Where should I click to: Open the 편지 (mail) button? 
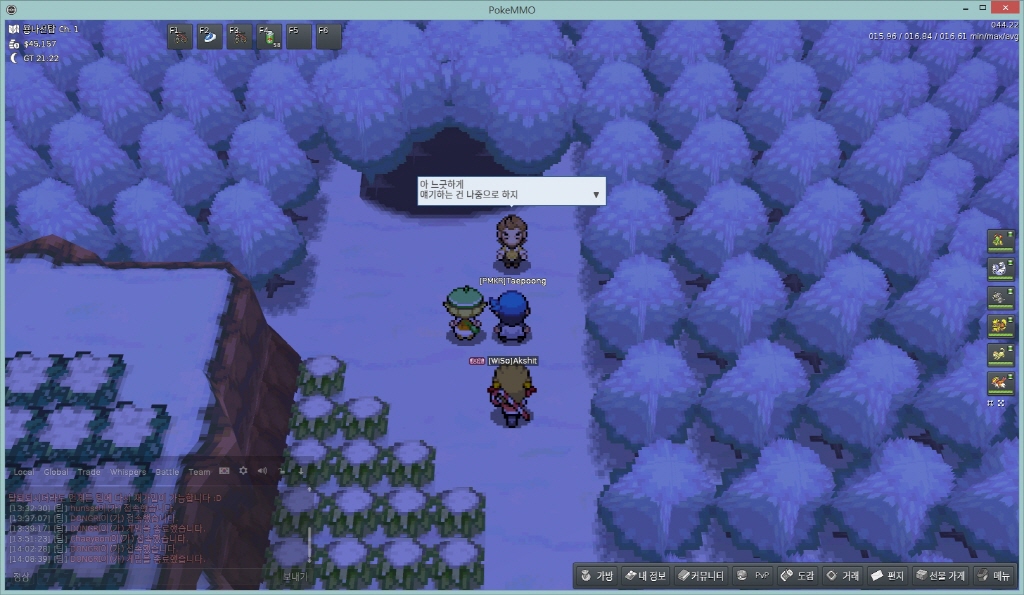(887, 576)
